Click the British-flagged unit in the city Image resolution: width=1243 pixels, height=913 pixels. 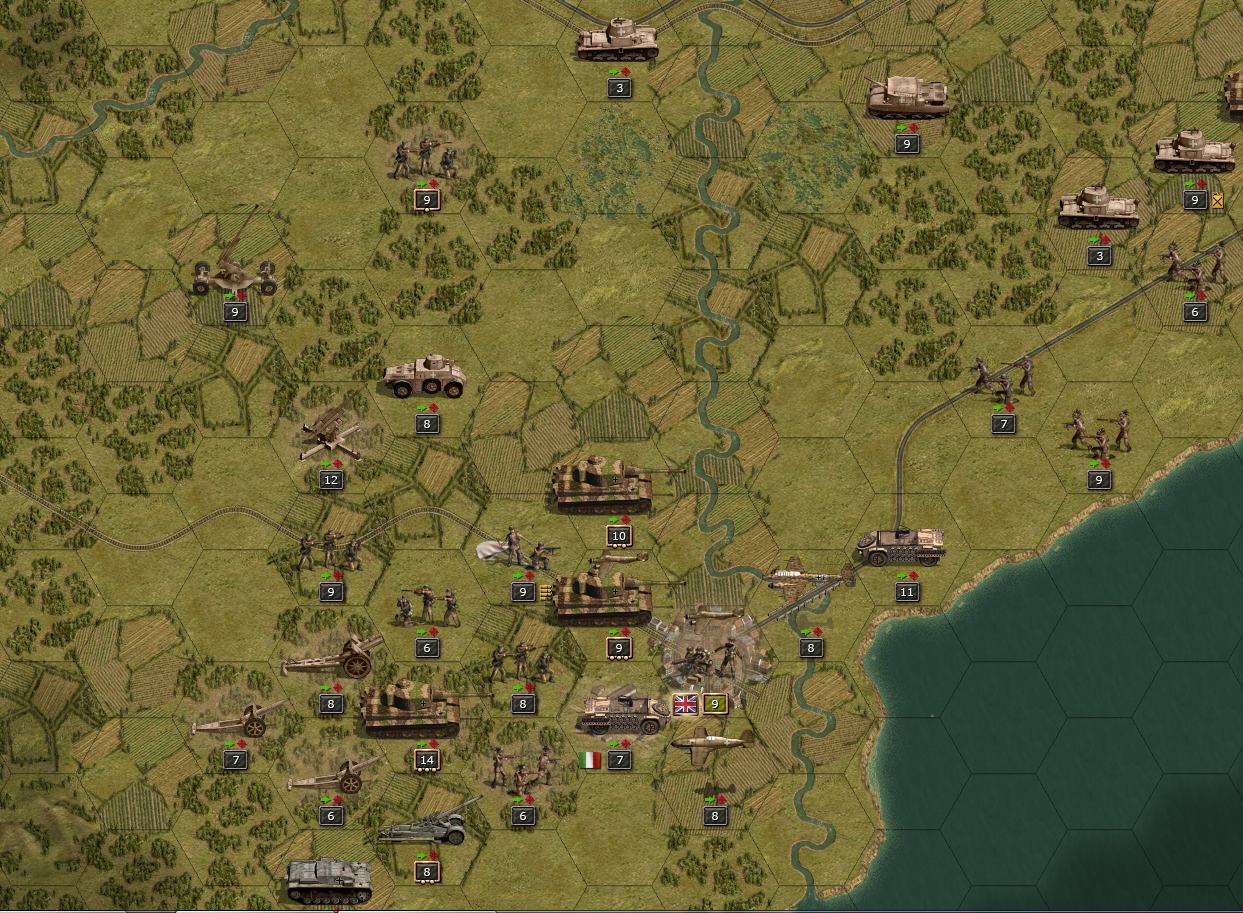712,655
